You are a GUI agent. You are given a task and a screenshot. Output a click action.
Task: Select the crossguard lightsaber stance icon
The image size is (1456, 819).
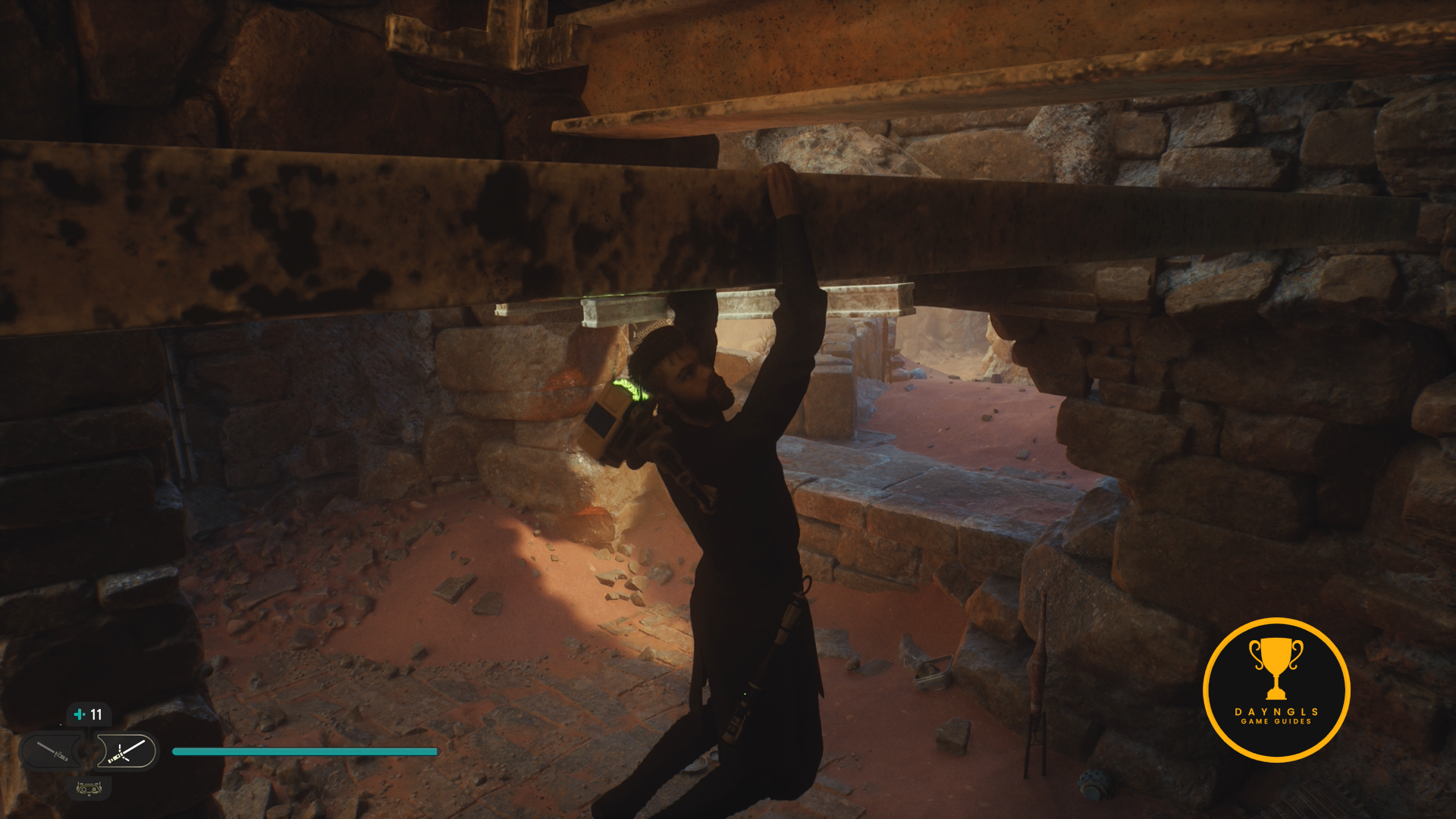click(126, 752)
